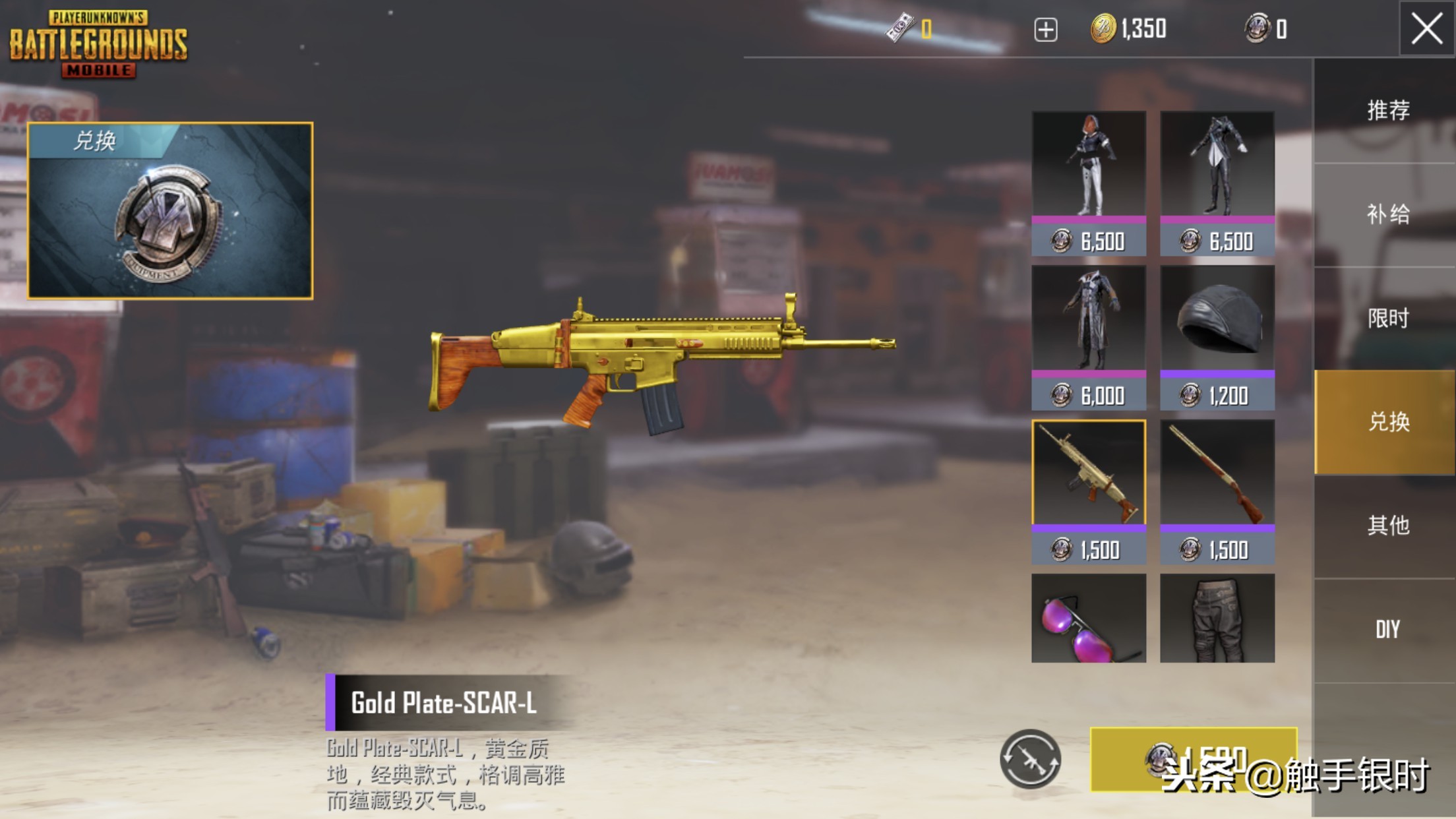The height and width of the screenshot is (819, 1456).
Task: Select the 限时 tab
Action: click(1387, 318)
